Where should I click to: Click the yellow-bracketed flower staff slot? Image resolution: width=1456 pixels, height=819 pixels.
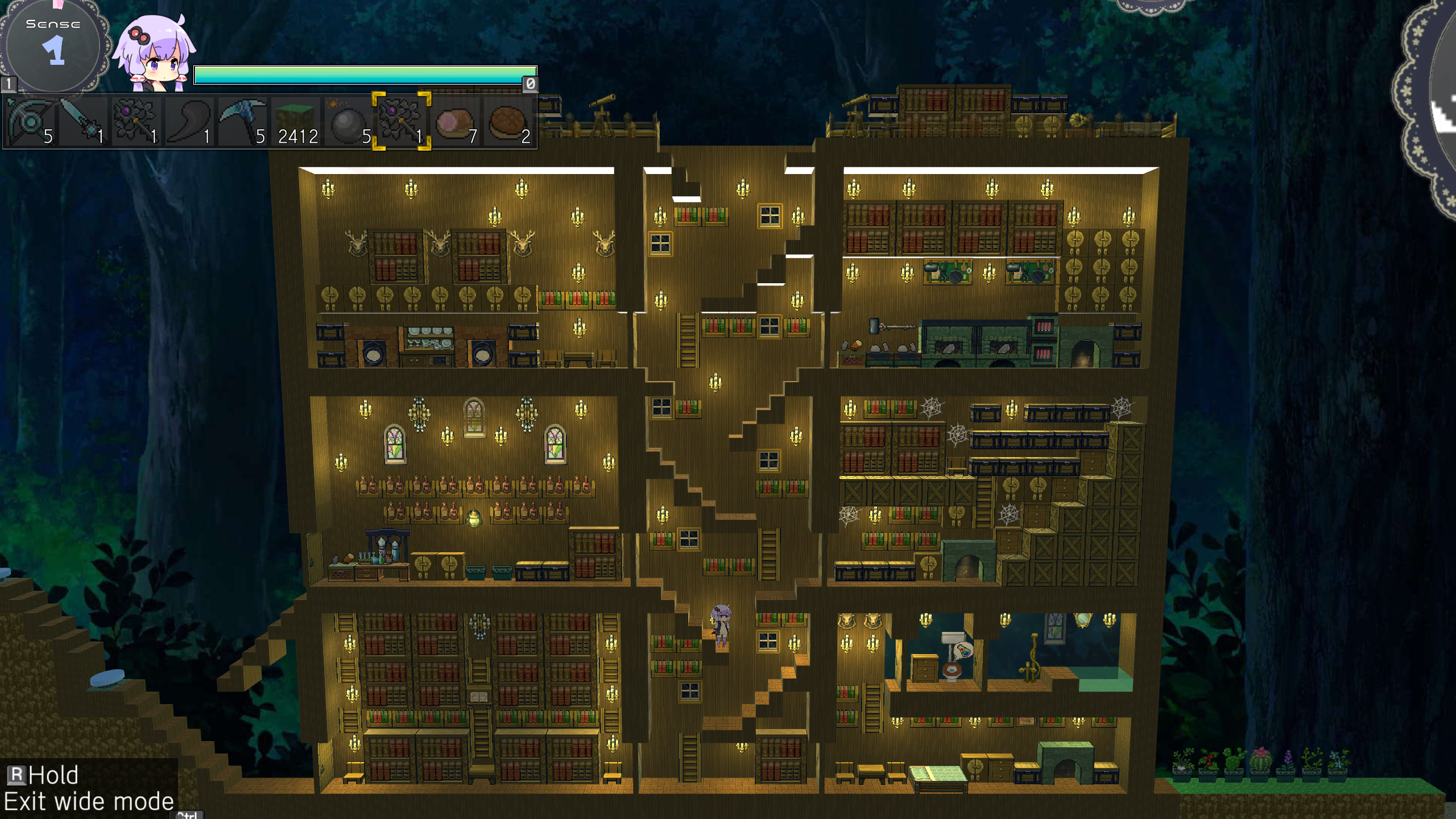tap(402, 122)
